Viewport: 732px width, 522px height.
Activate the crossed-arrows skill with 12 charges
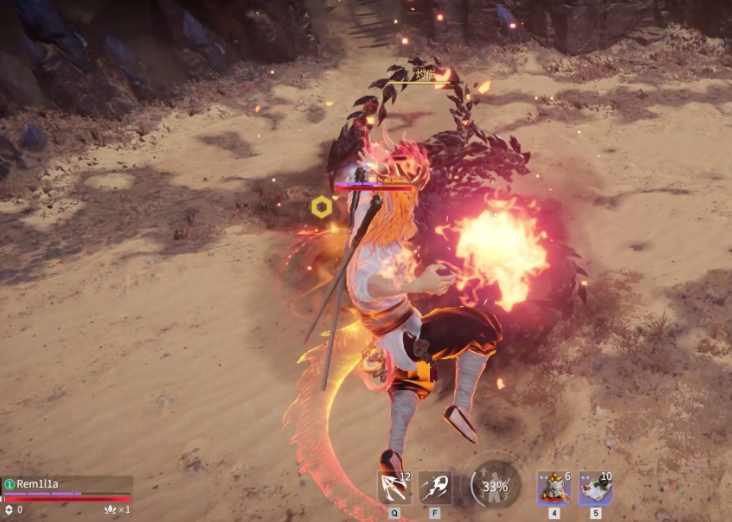pyautogui.click(x=394, y=488)
